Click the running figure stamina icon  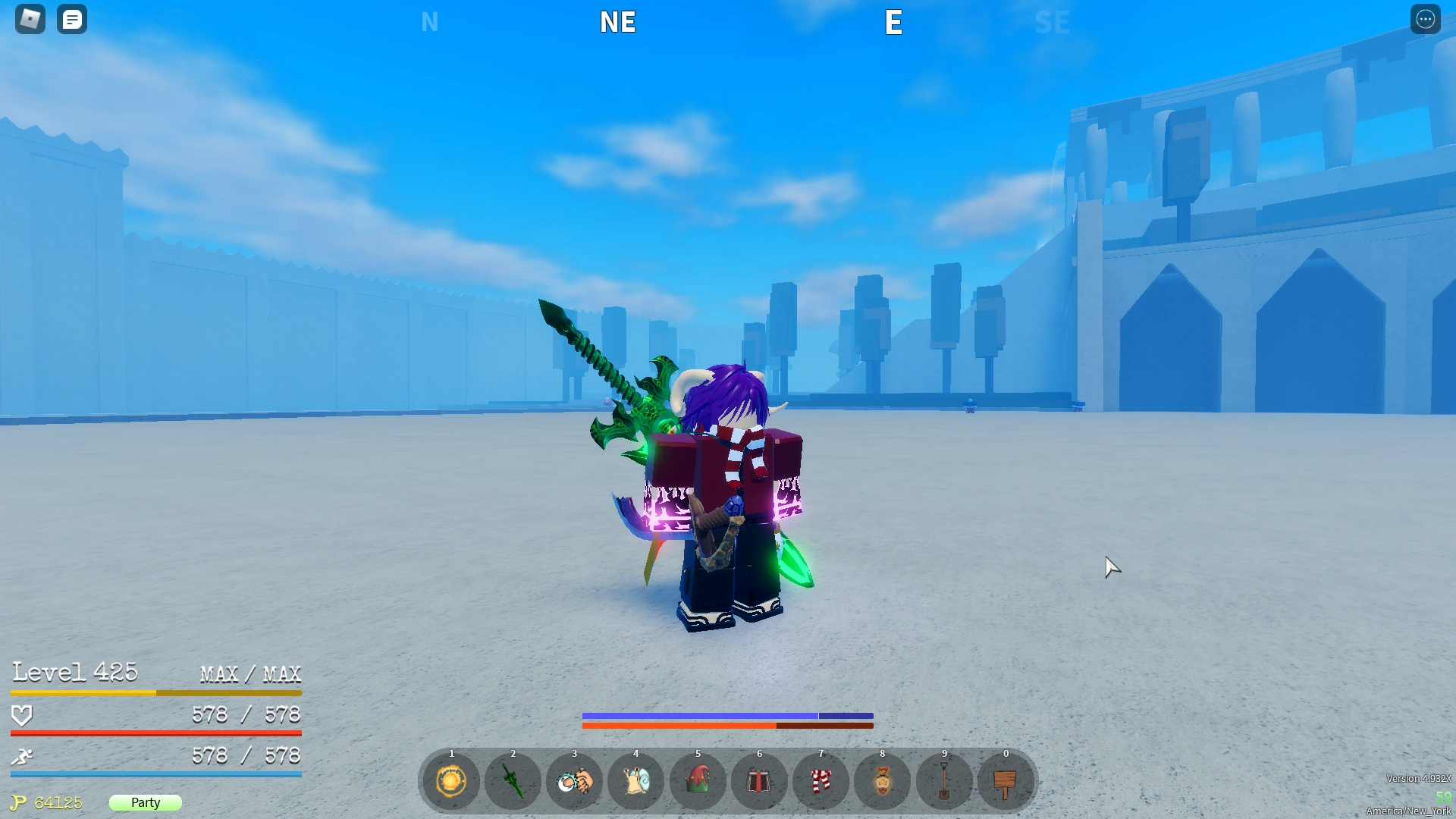(x=23, y=755)
